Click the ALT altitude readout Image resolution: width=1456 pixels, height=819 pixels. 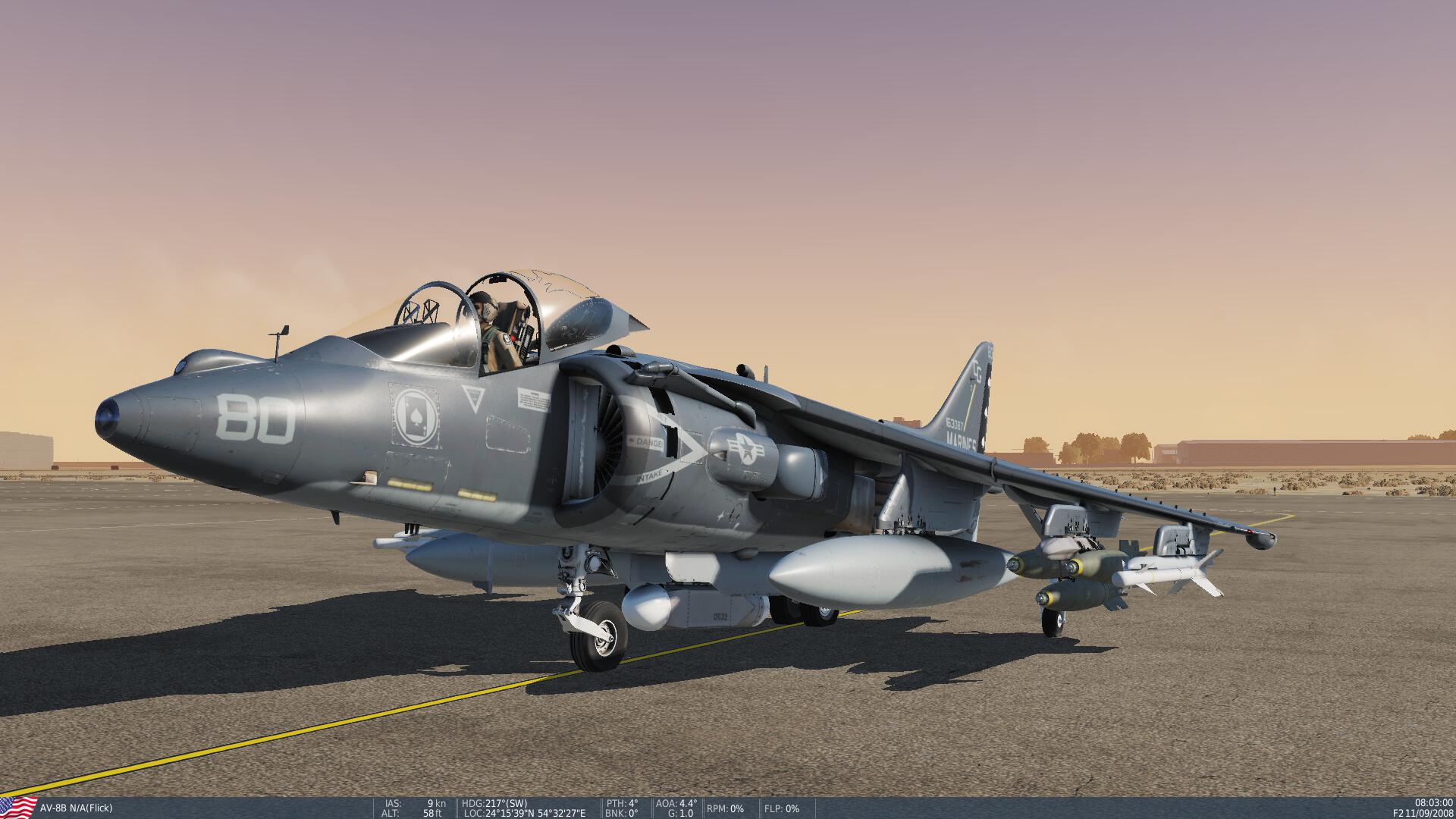tap(413, 812)
